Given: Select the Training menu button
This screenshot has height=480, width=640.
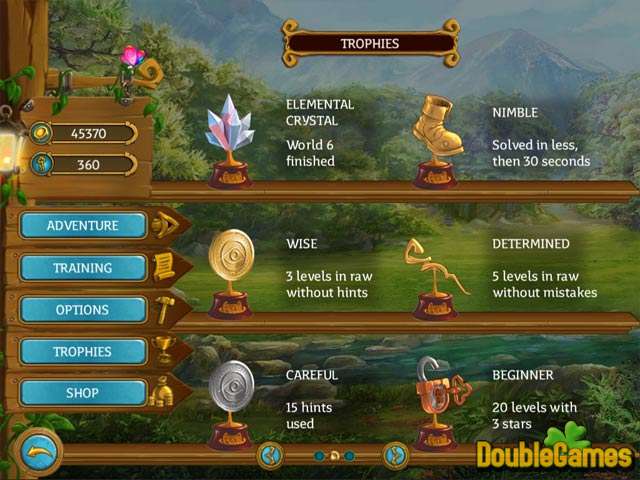Looking at the screenshot, I should (83, 268).
